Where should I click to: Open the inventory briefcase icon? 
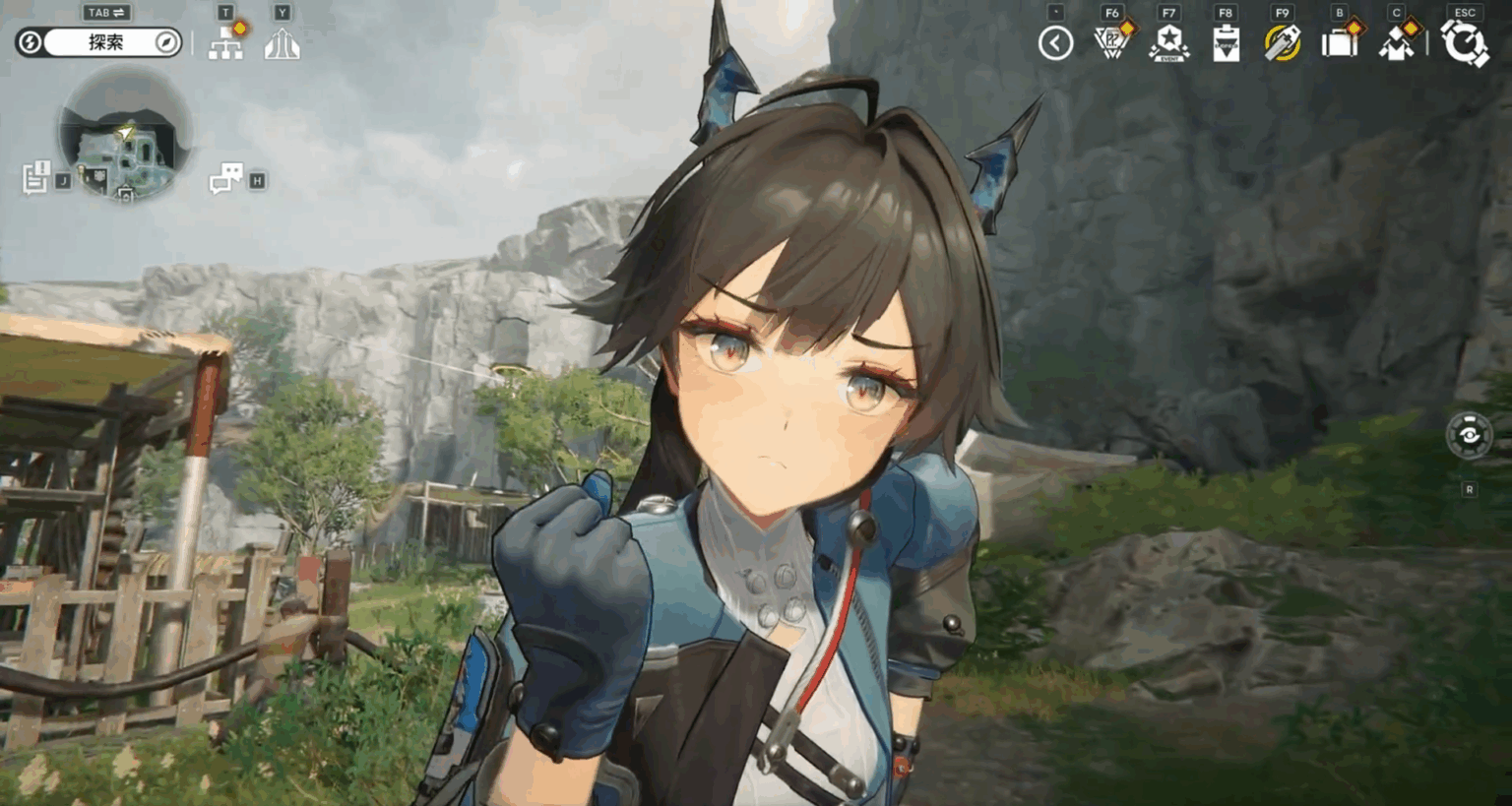point(1339,42)
